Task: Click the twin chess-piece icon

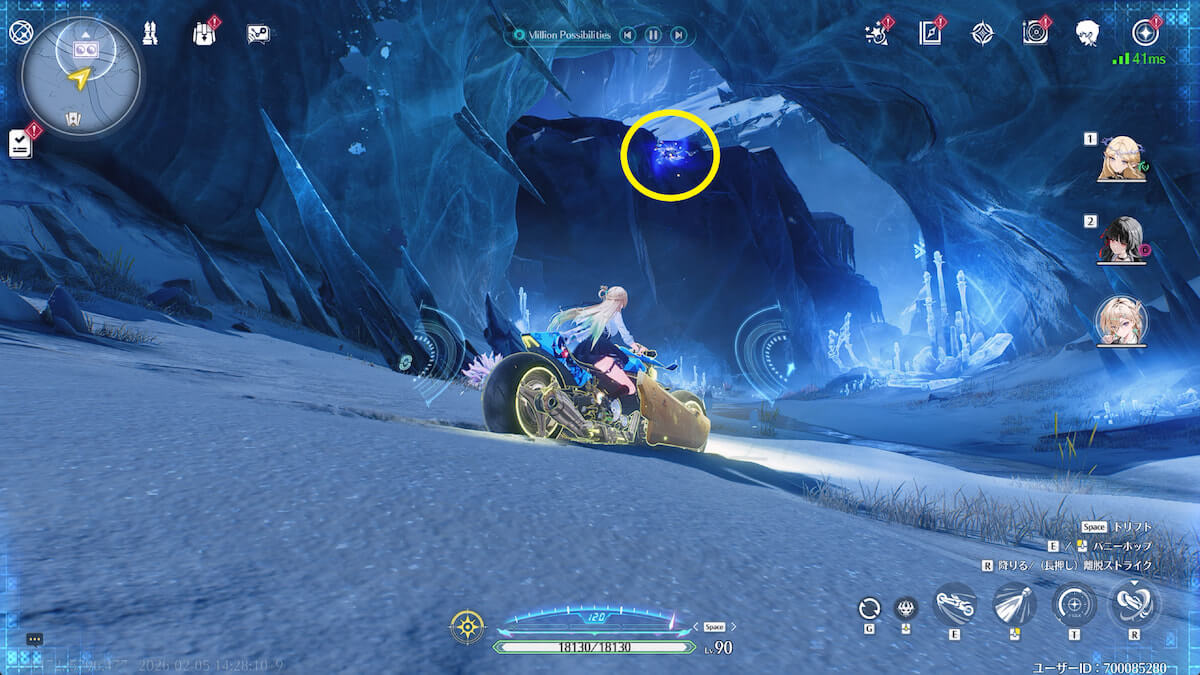Action: 151,33
